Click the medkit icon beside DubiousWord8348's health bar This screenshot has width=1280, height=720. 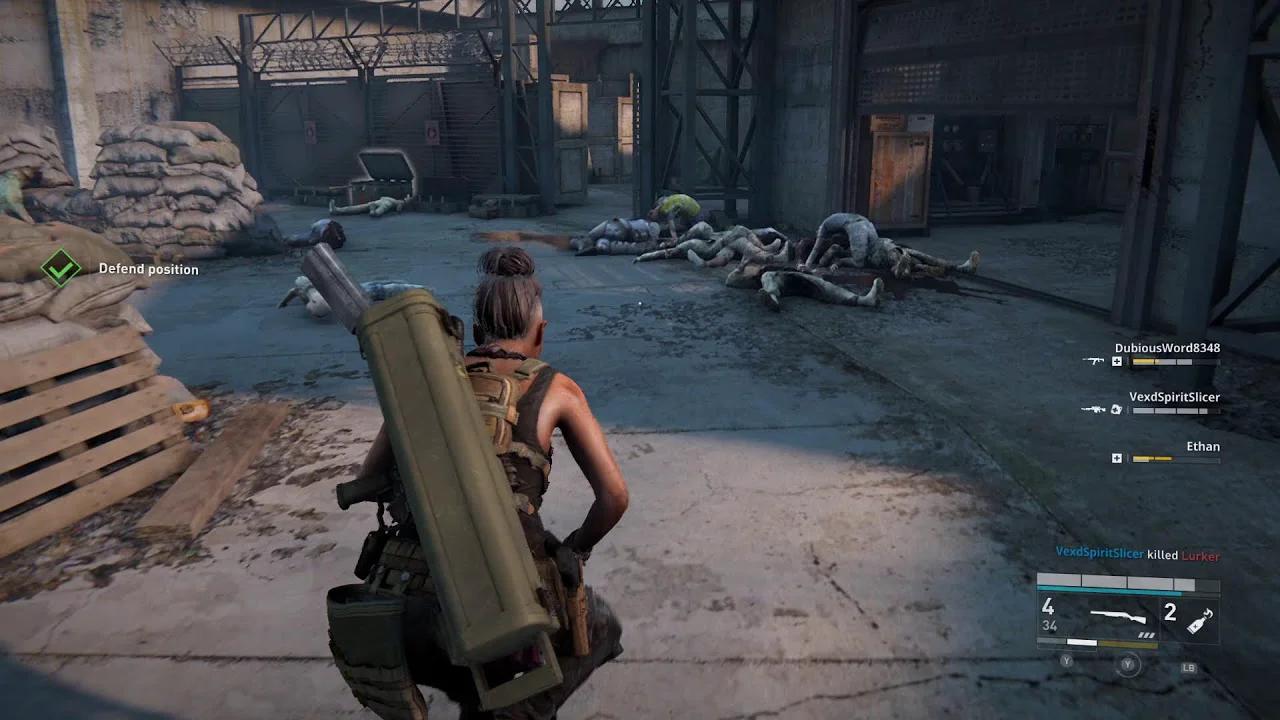[x=1117, y=361]
